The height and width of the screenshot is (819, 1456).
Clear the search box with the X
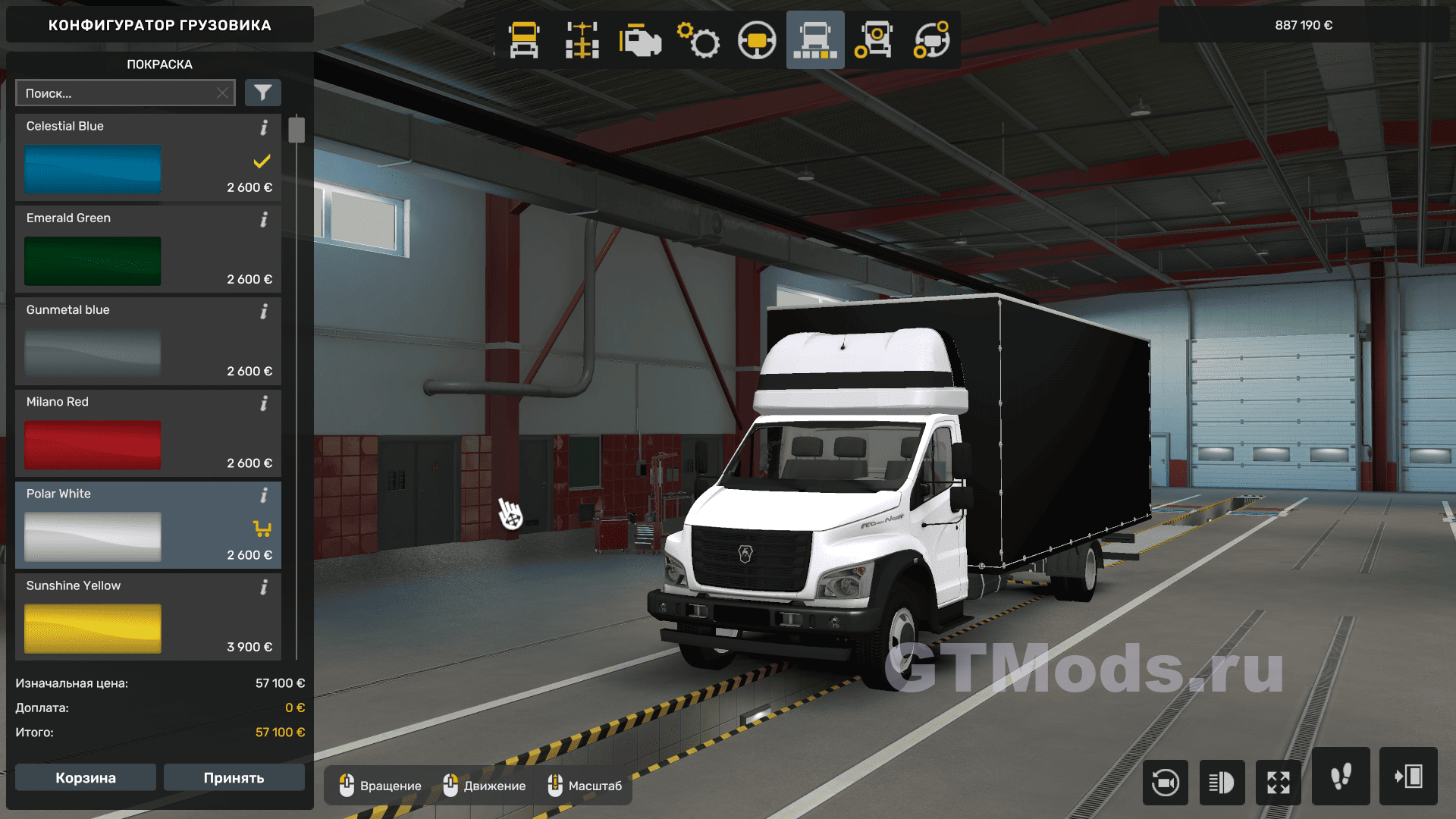[x=222, y=93]
